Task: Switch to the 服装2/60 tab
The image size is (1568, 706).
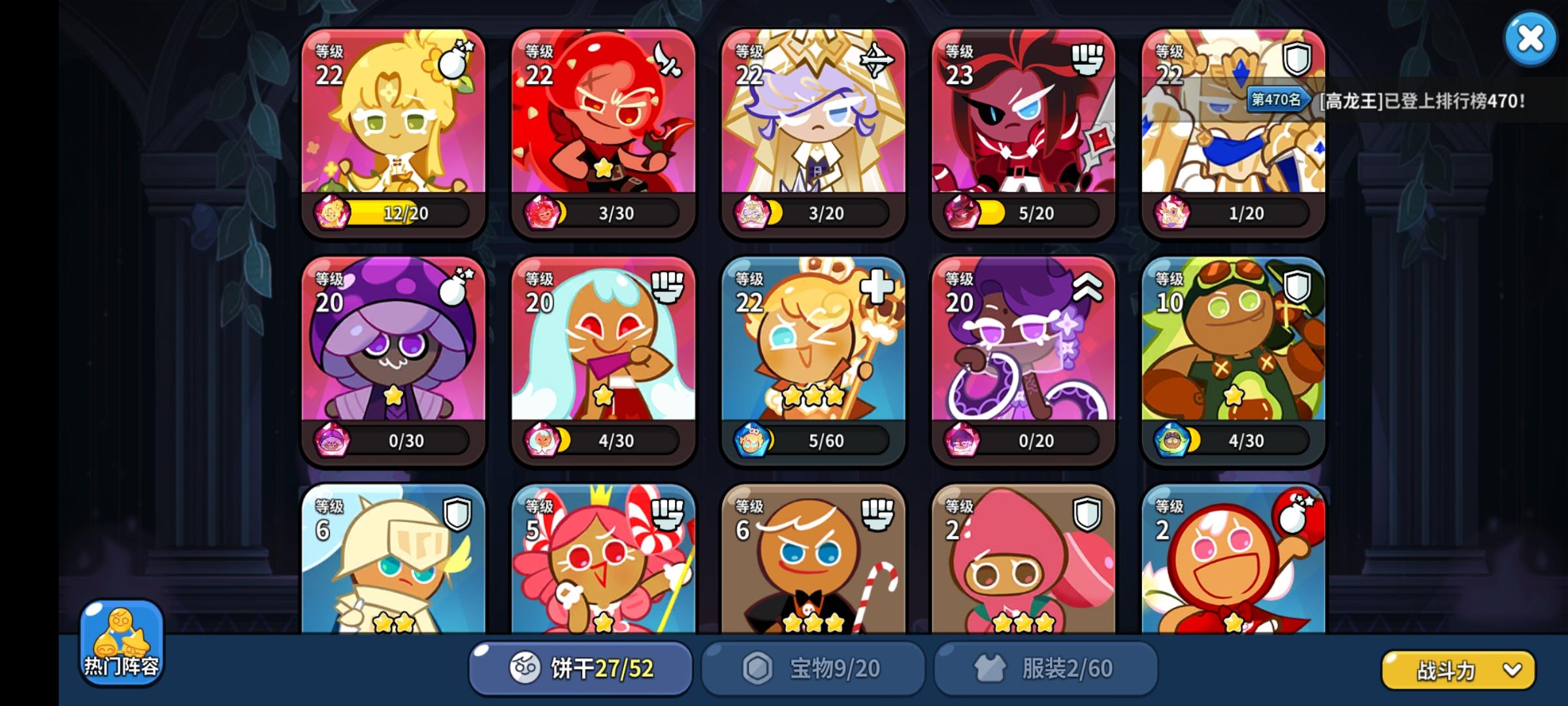Action: tap(1045, 667)
